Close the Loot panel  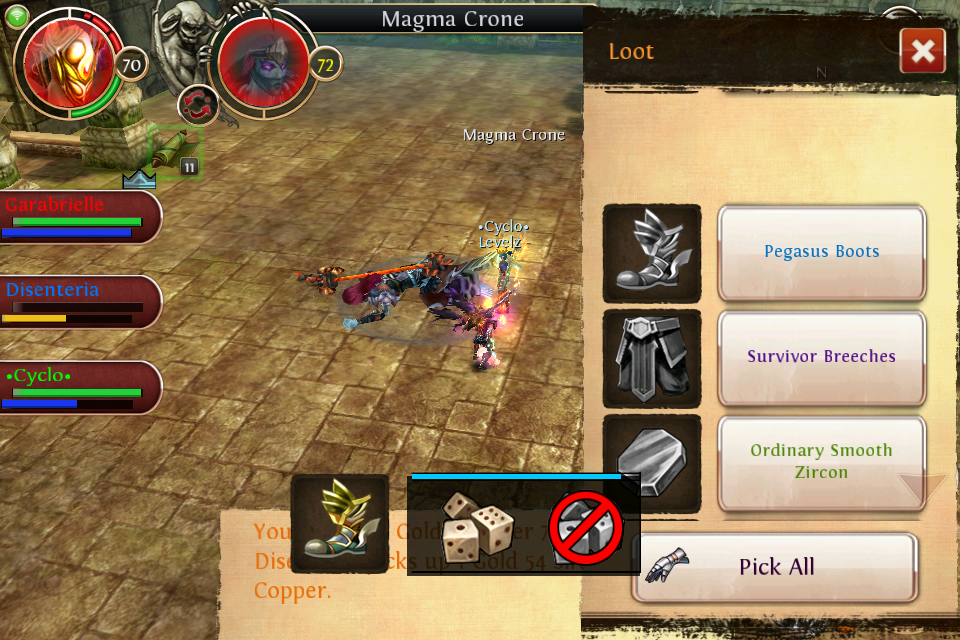coord(922,51)
